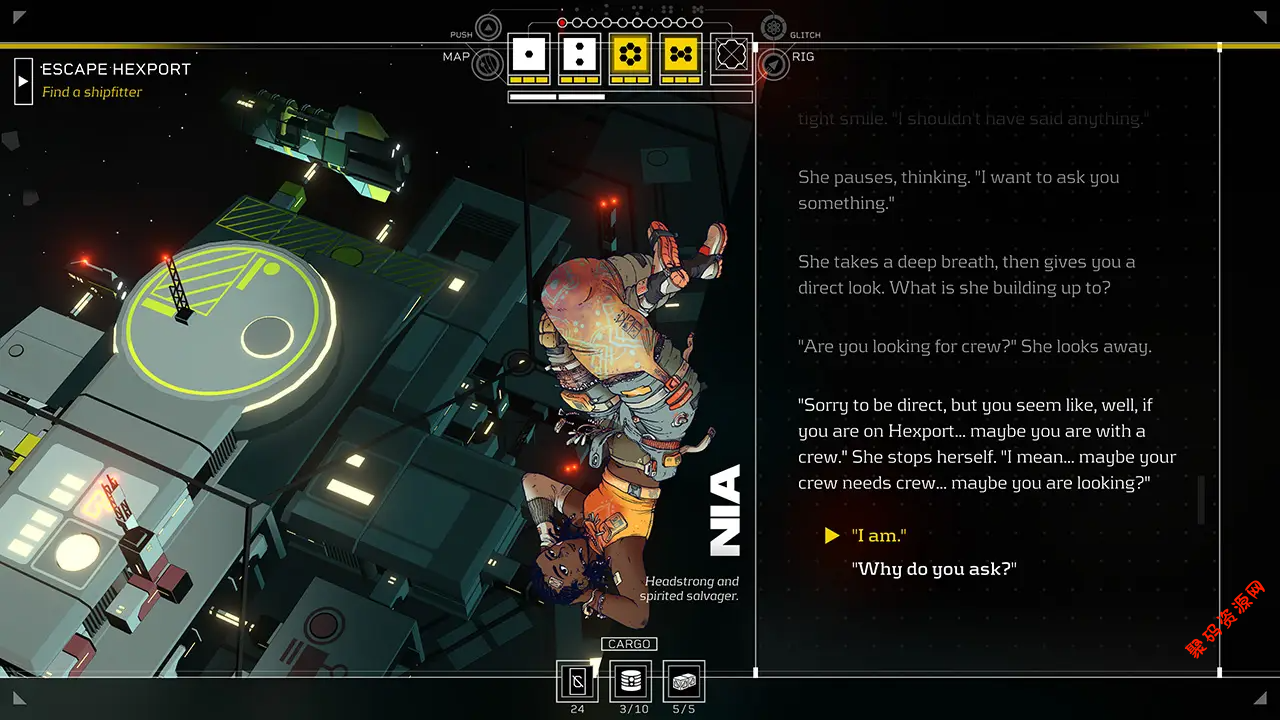Select the white two-pip die
1280x720 pixels.
(x=579, y=54)
